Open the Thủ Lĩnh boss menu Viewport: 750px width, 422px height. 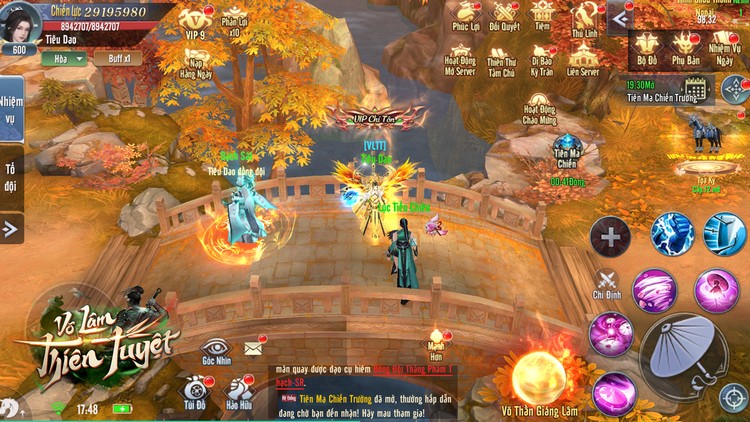(583, 17)
